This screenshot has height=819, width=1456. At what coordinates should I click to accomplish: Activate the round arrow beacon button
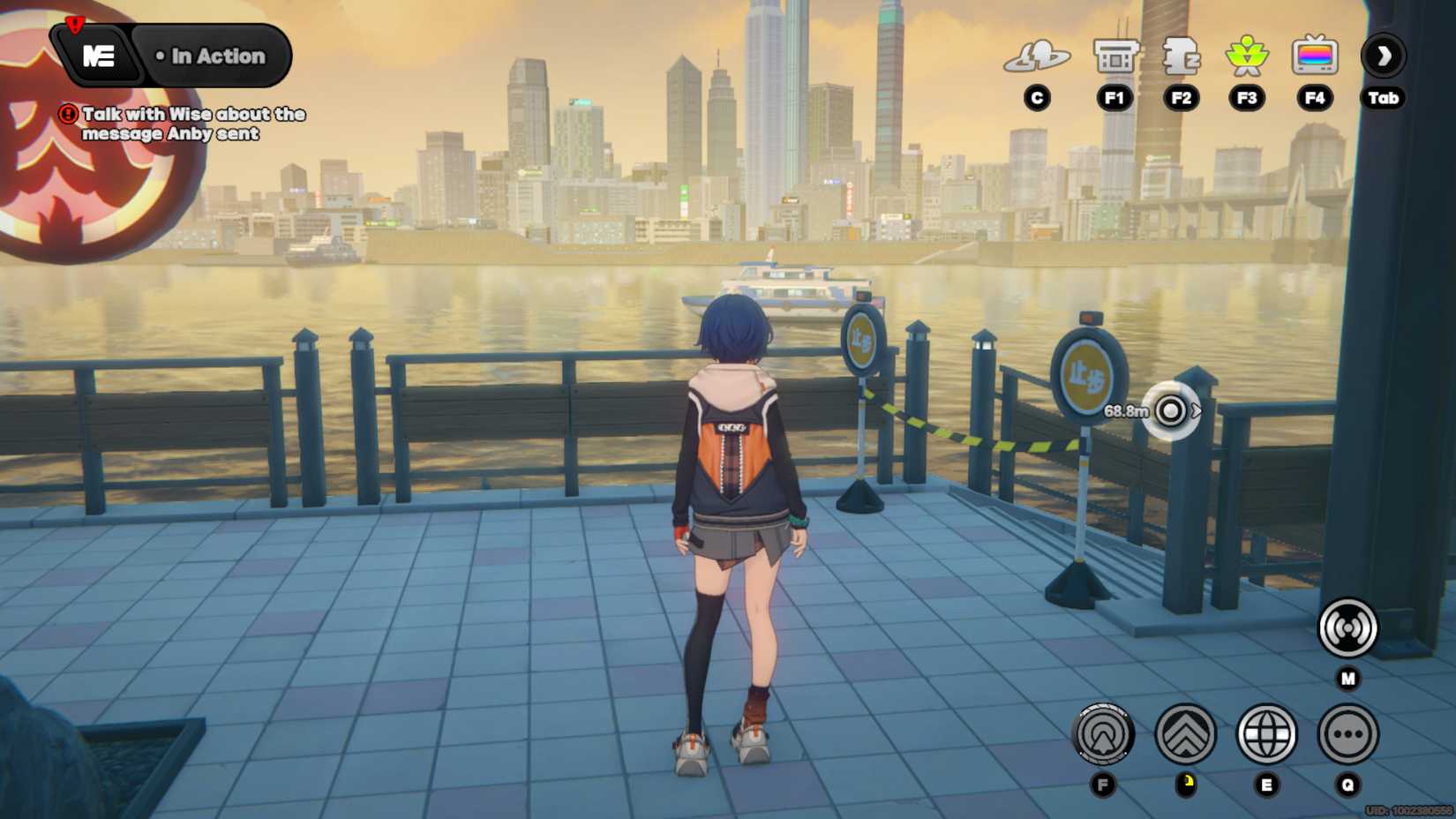(x=1102, y=733)
